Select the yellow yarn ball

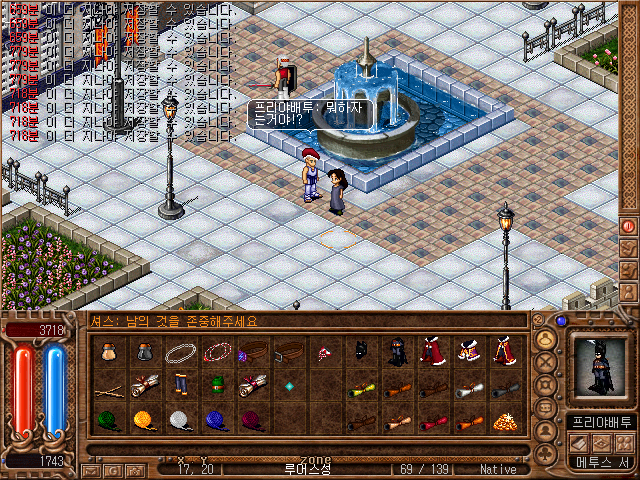[145, 420]
